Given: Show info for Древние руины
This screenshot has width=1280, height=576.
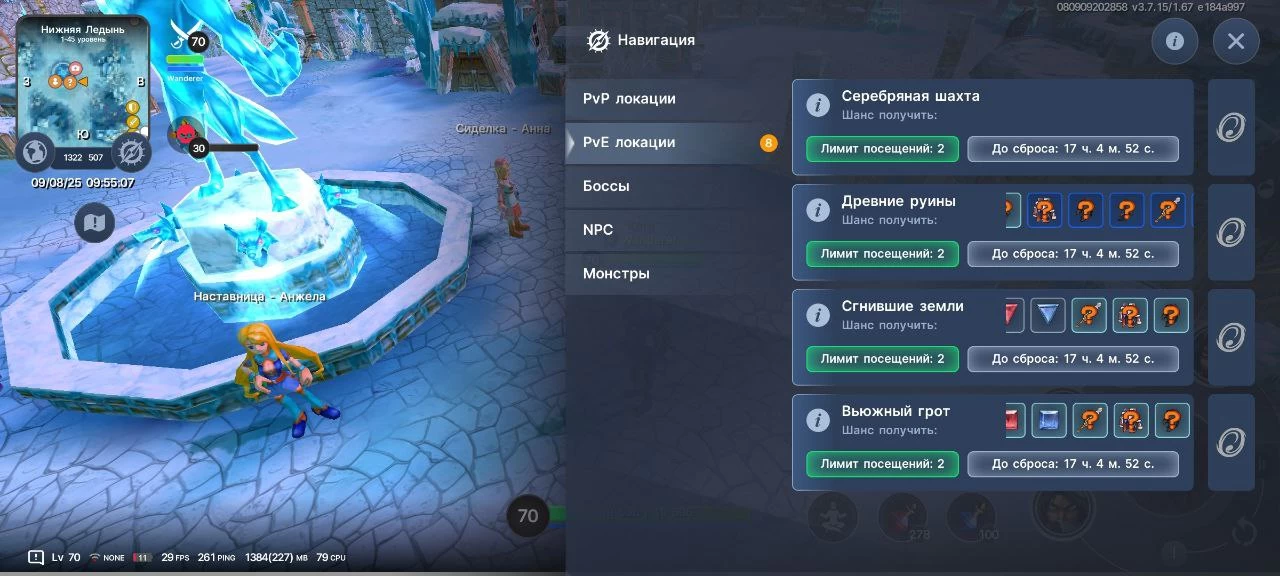Looking at the screenshot, I should coord(818,210).
